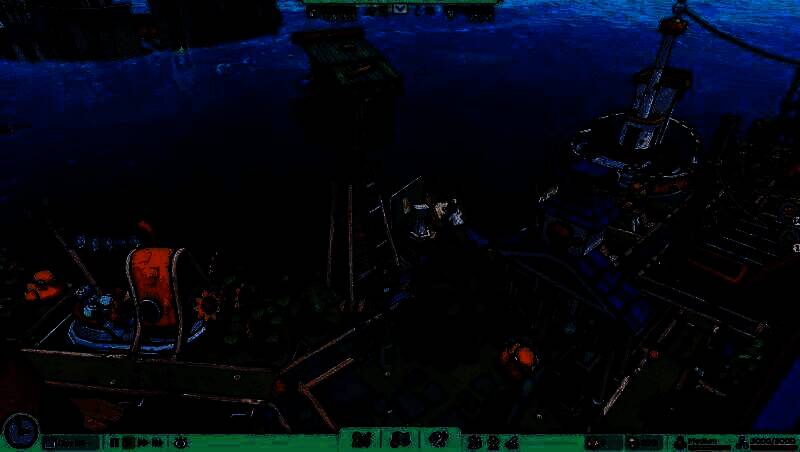Open the third center menu tab on the bottom bar
The image size is (800, 452).
437,440
